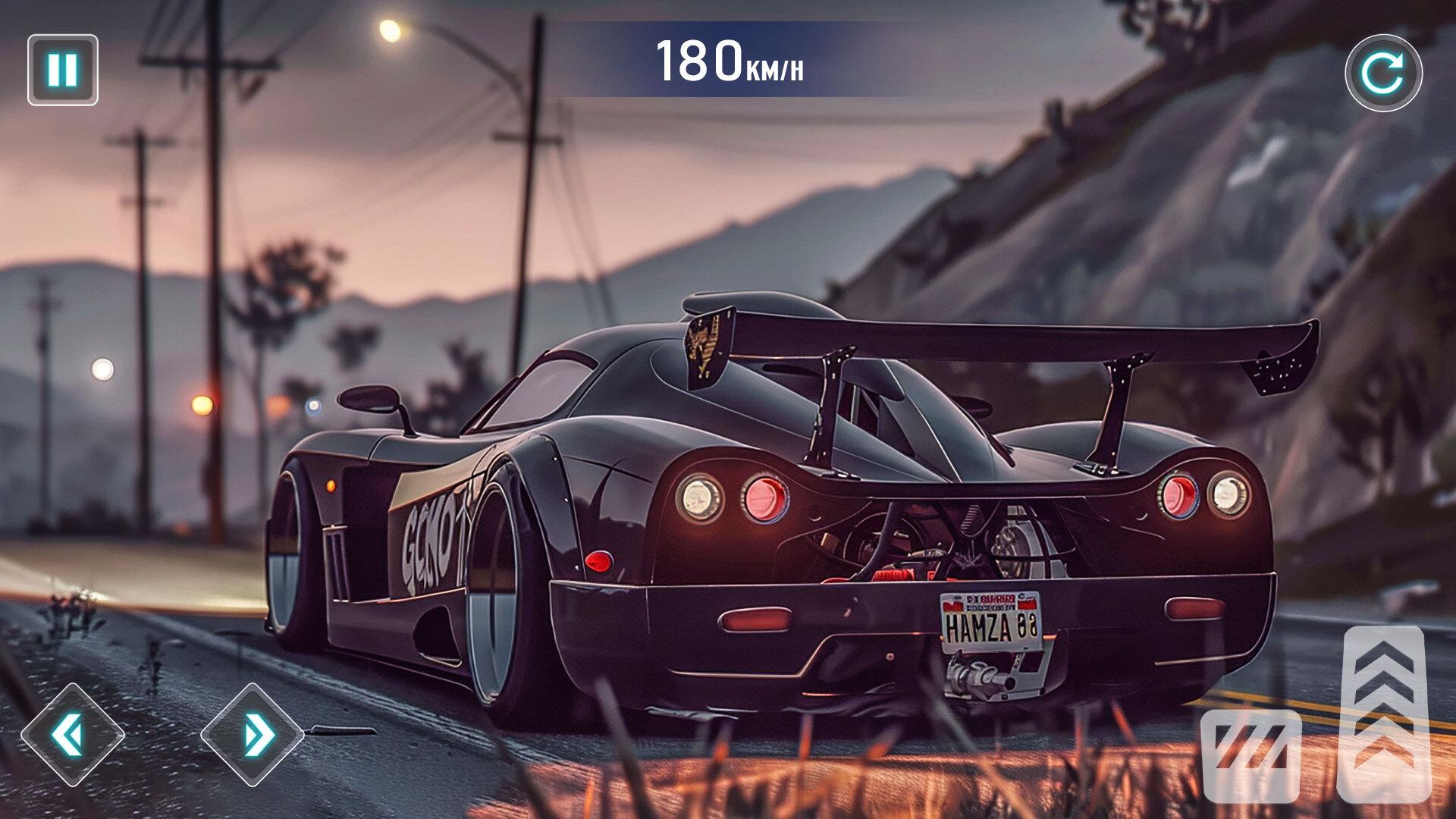Pause the game with the pause button
1456x819 pixels.
pyautogui.click(x=63, y=70)
